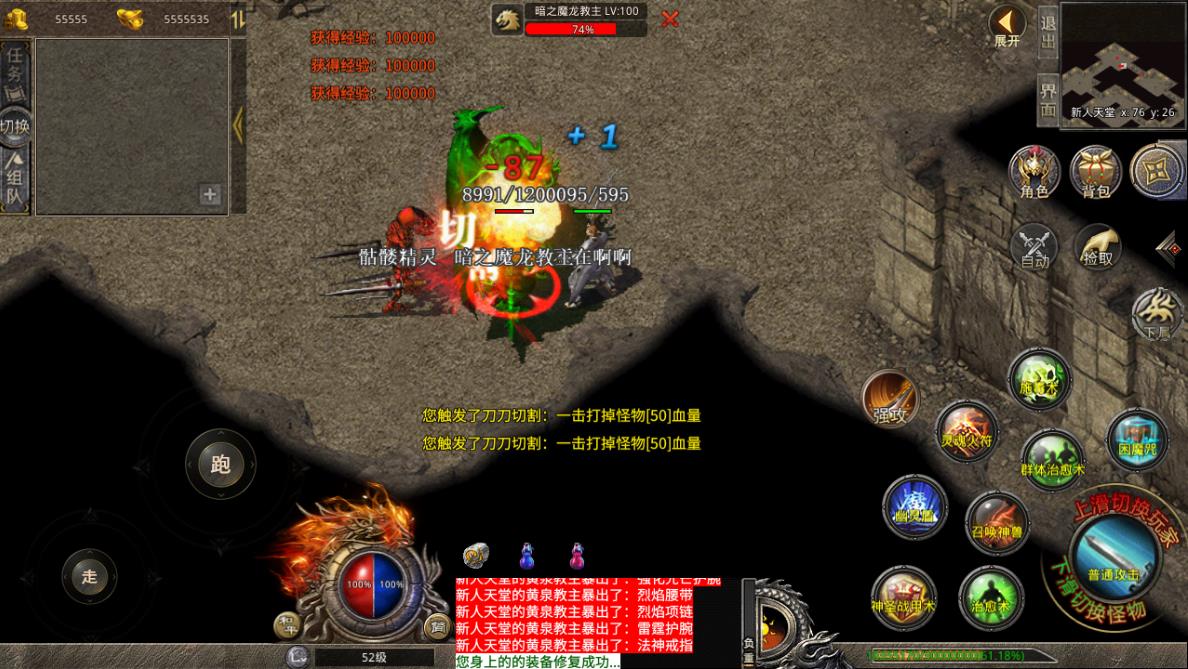
Task: Switch to the 任务 quest tab
Action: point(15,70)
